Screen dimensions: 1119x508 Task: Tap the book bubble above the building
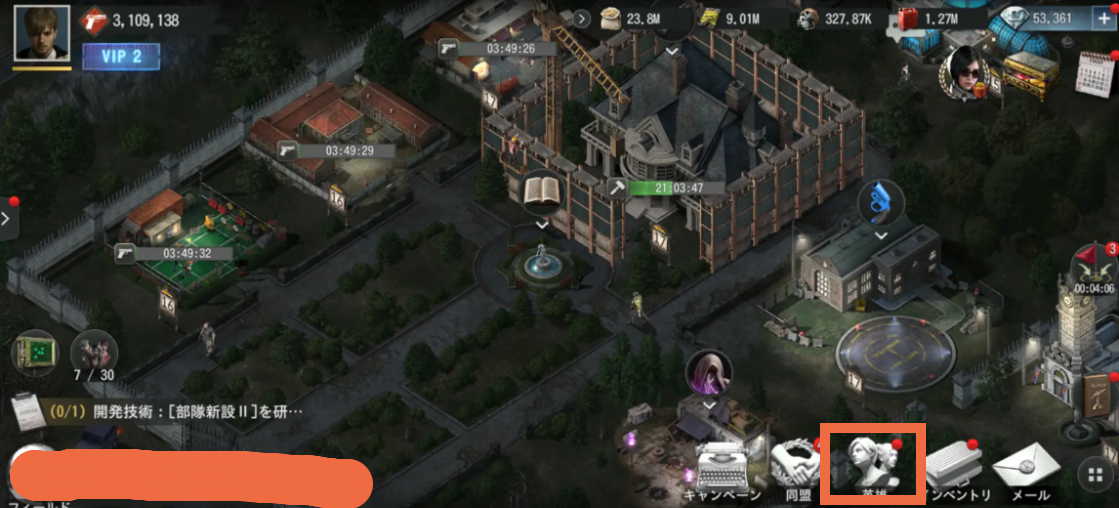tap(541, 193)
